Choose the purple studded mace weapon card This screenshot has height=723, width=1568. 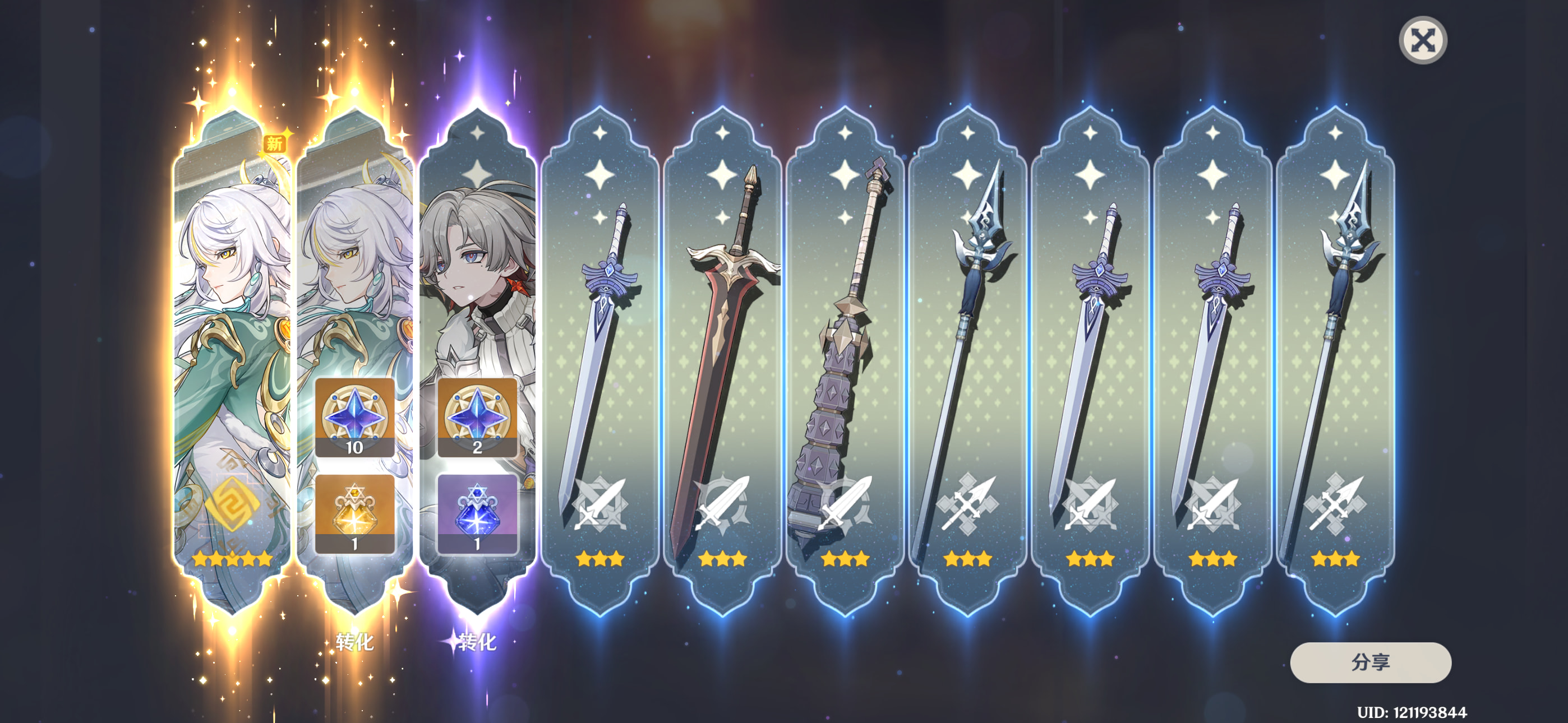pos(844,359)
